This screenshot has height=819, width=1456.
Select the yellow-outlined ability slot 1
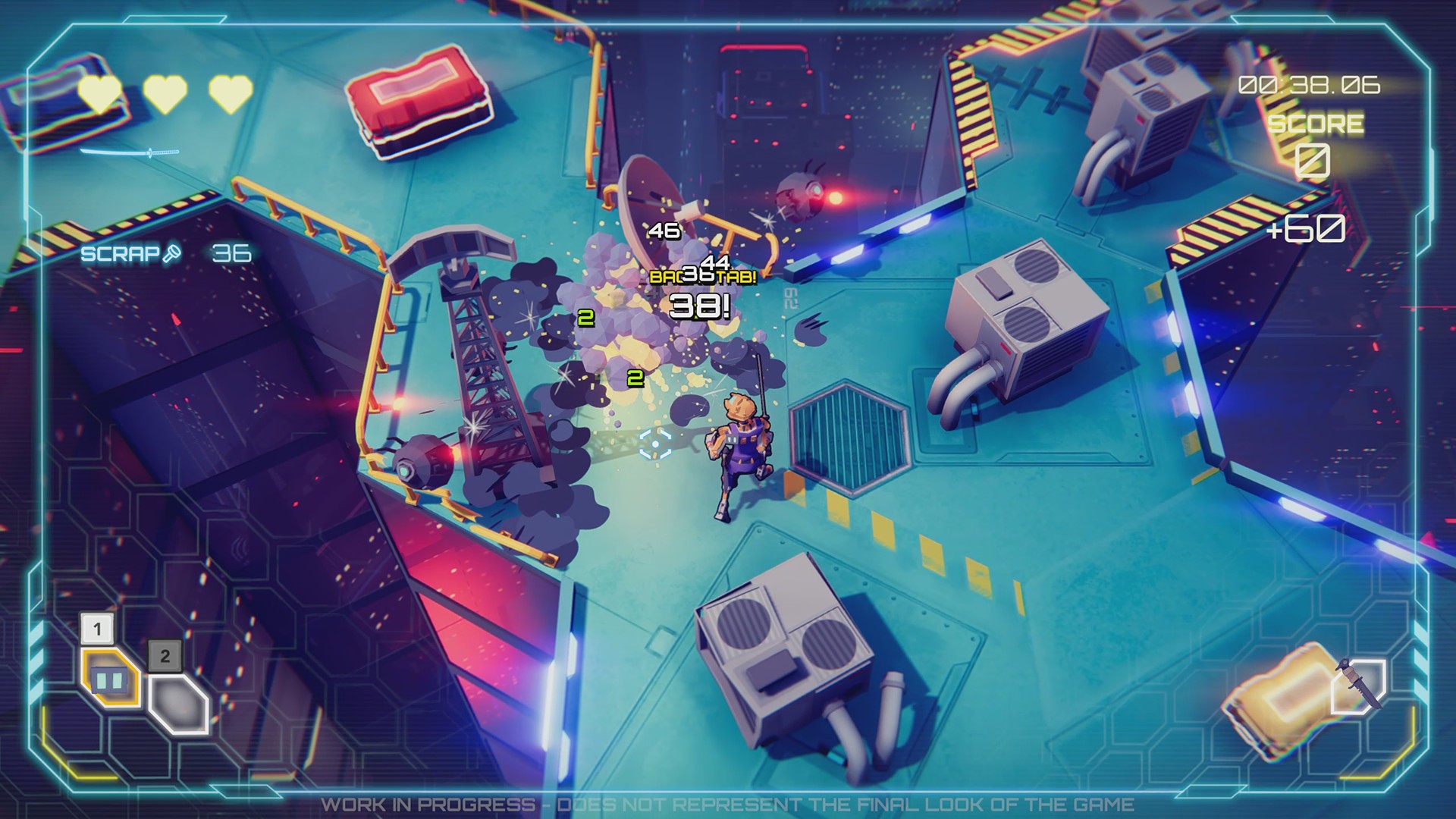pos(110,678)
